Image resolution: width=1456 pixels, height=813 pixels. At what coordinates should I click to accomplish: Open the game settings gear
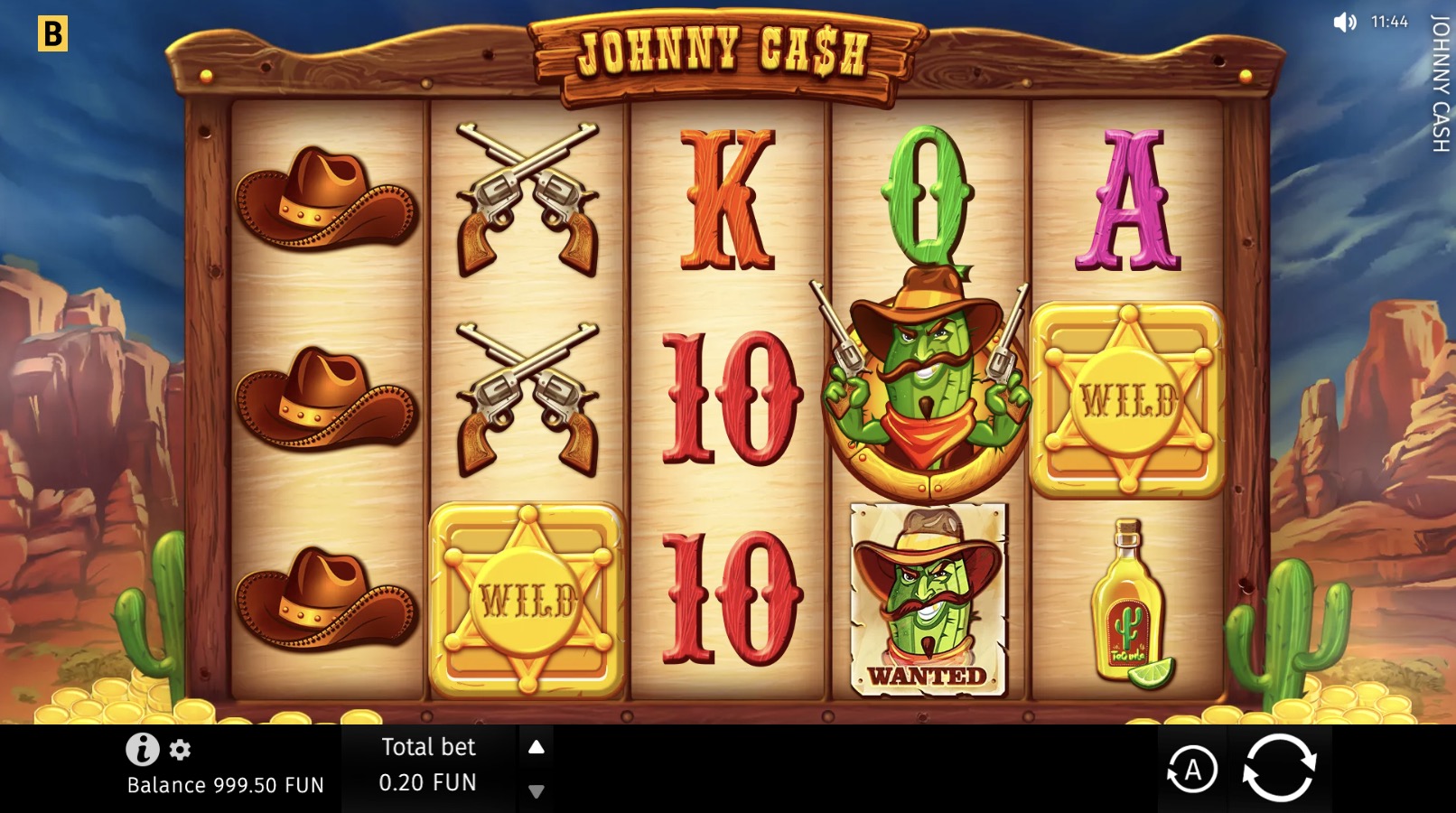coord(179,749)
